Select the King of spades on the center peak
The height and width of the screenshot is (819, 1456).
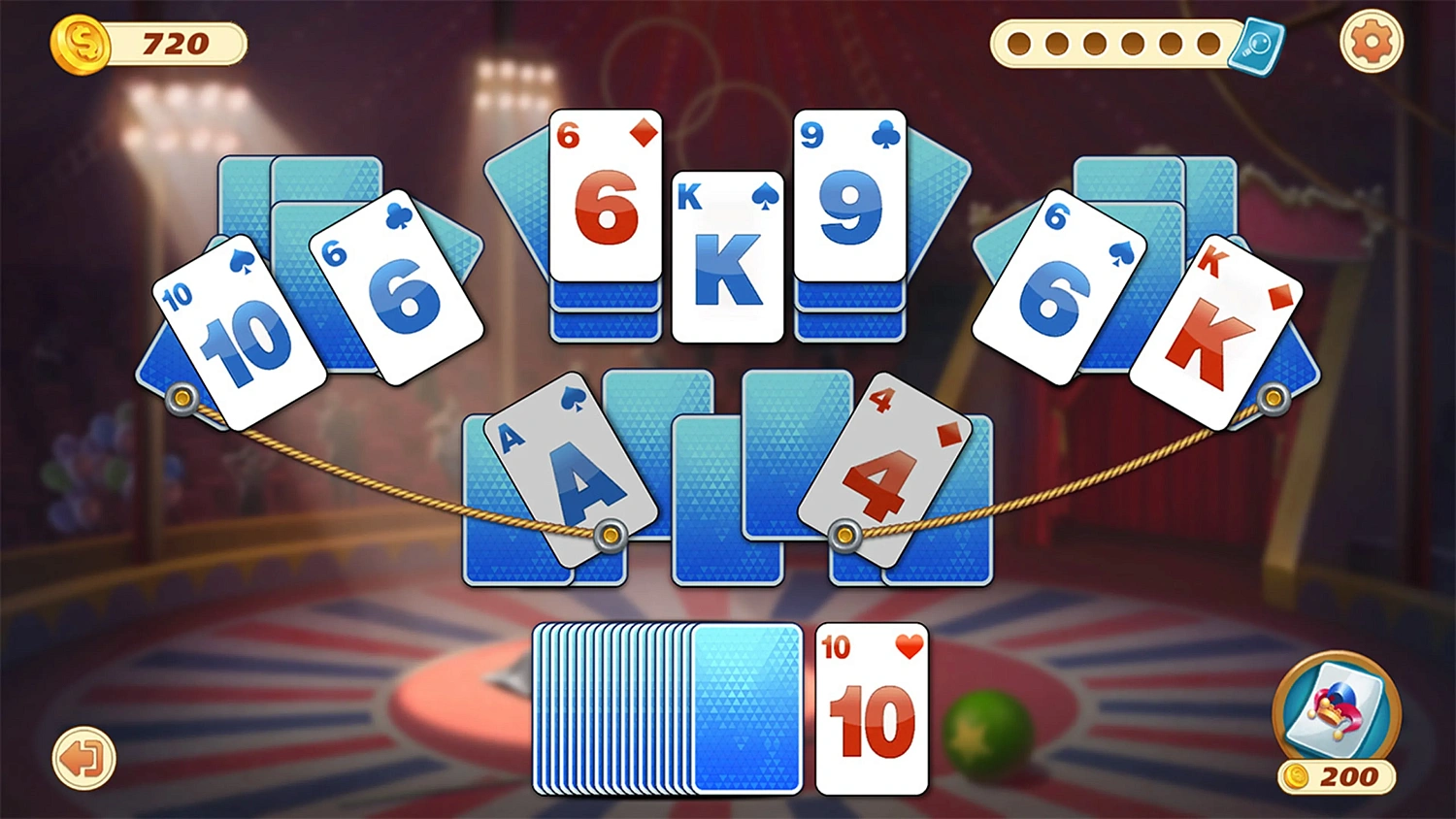(x=728, y=257)
